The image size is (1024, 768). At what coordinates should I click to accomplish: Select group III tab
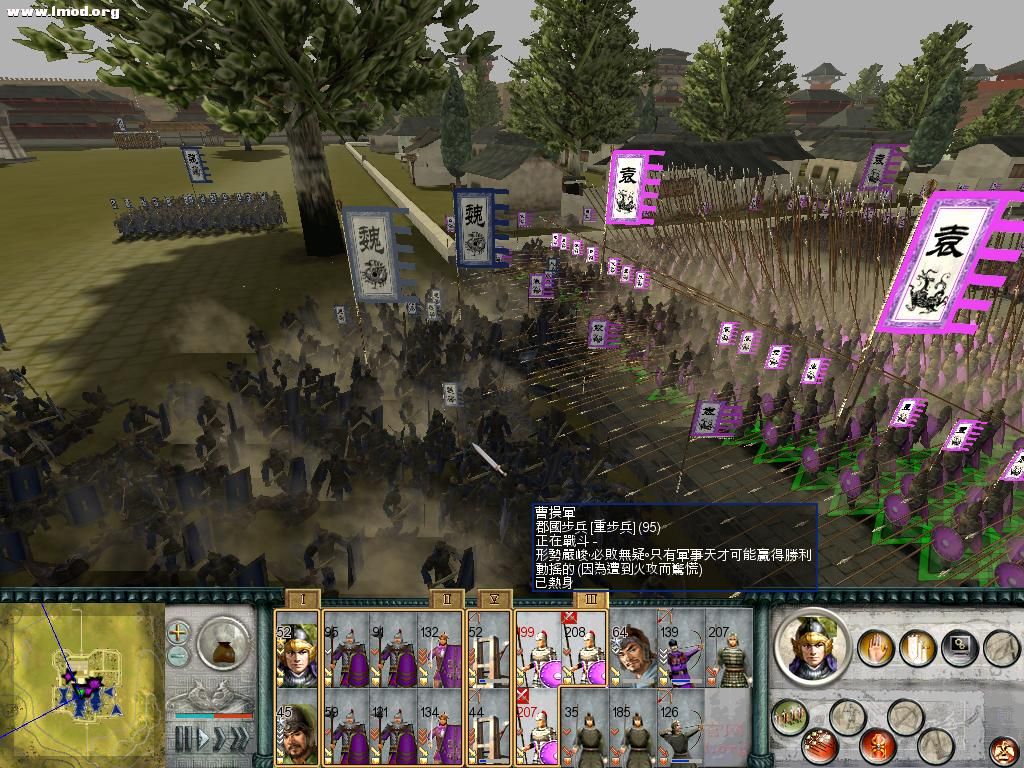pos(591,600)
